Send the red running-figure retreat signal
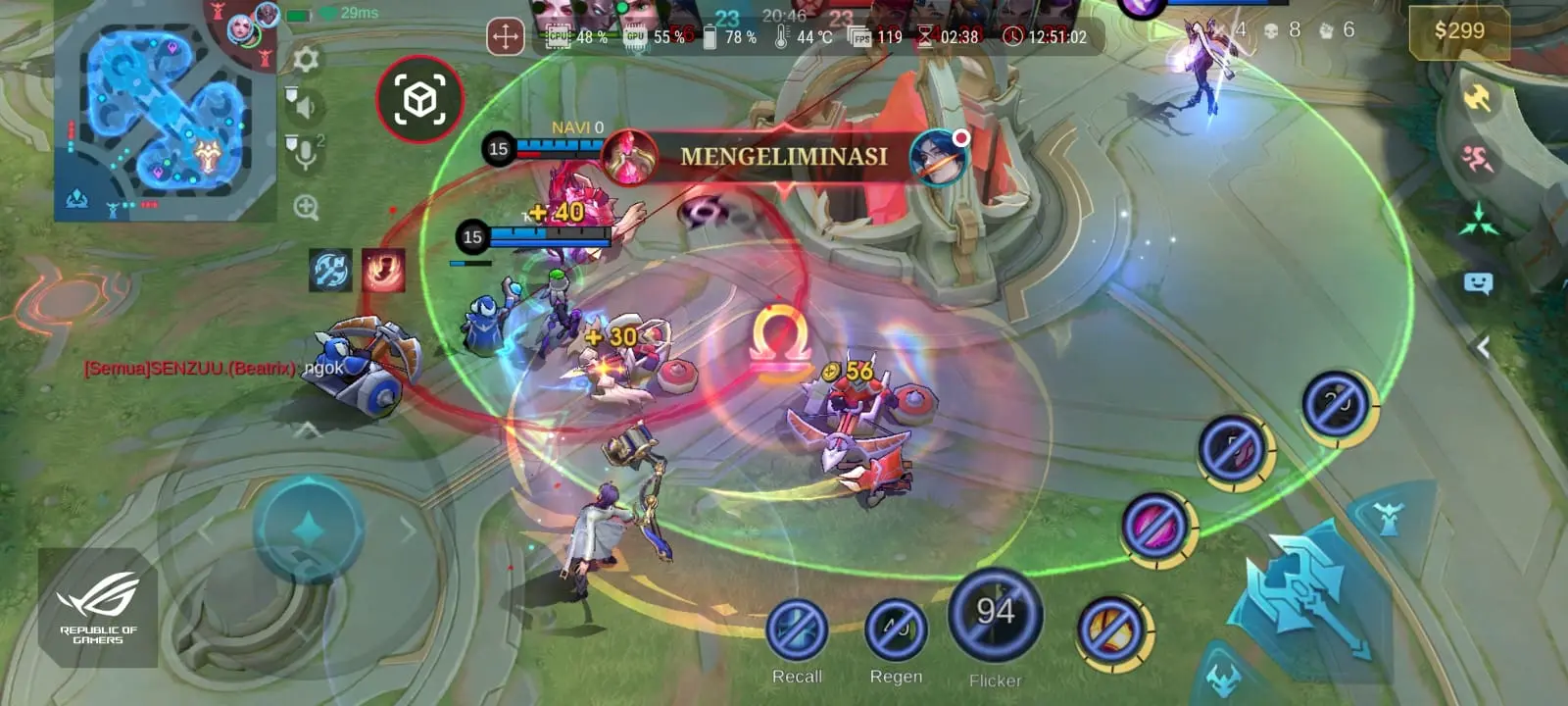Image resolution: width=1568 pixels, height=706 pixels. [x=1477, y=159]
